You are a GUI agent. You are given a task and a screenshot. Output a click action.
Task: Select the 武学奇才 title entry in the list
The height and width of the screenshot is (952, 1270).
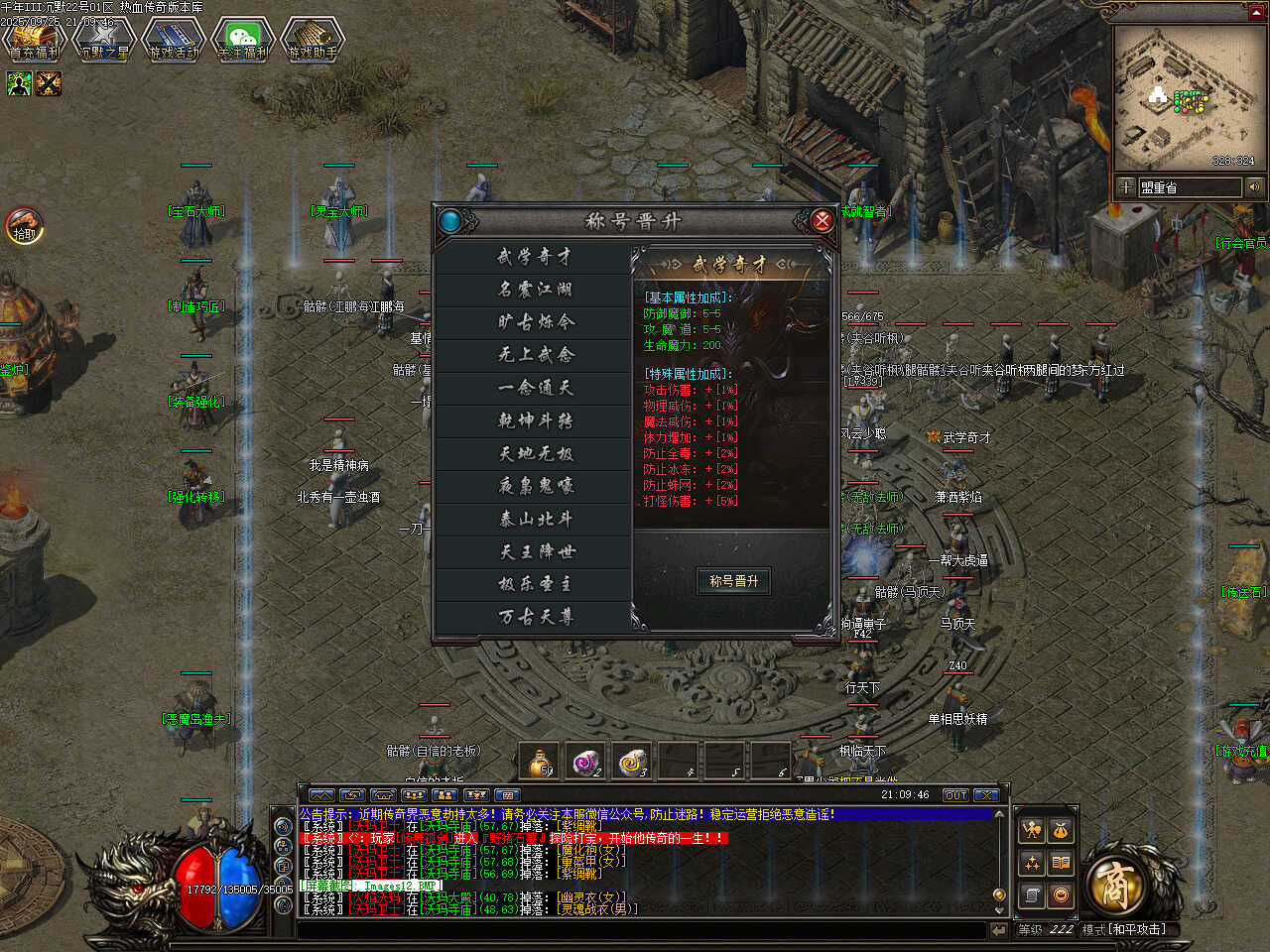tap(534, 257)
